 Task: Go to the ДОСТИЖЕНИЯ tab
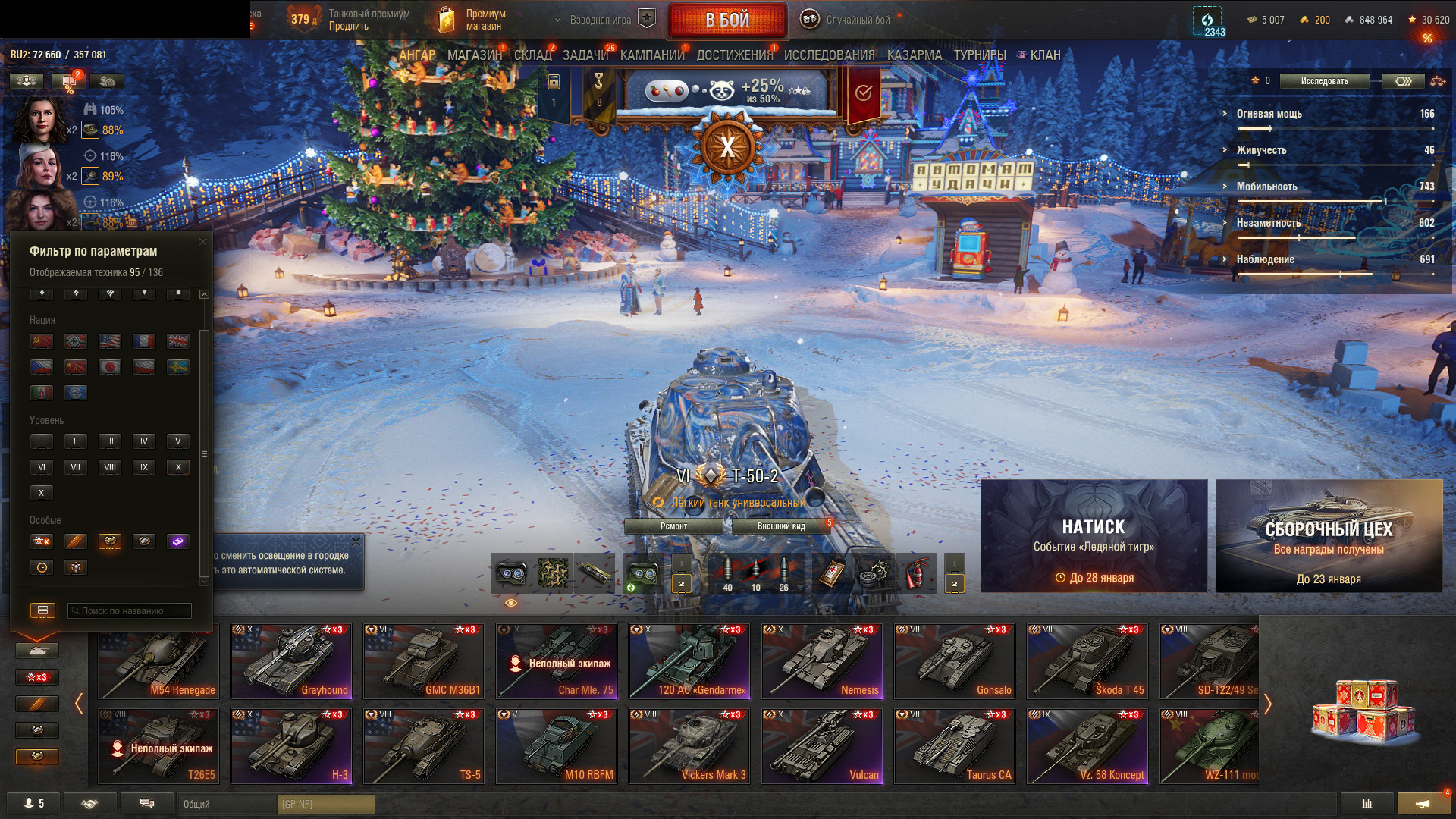tap(734, 55)
